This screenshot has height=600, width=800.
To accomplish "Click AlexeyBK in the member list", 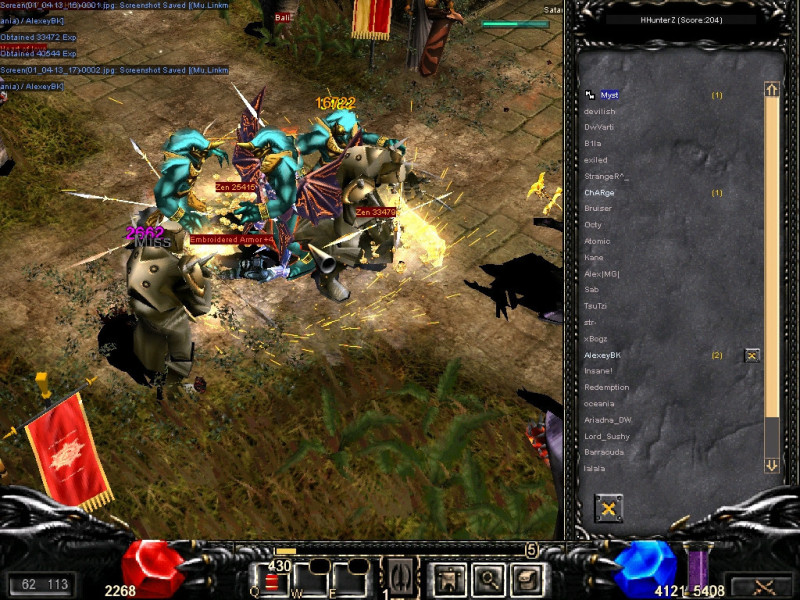I will pos(603,355).
